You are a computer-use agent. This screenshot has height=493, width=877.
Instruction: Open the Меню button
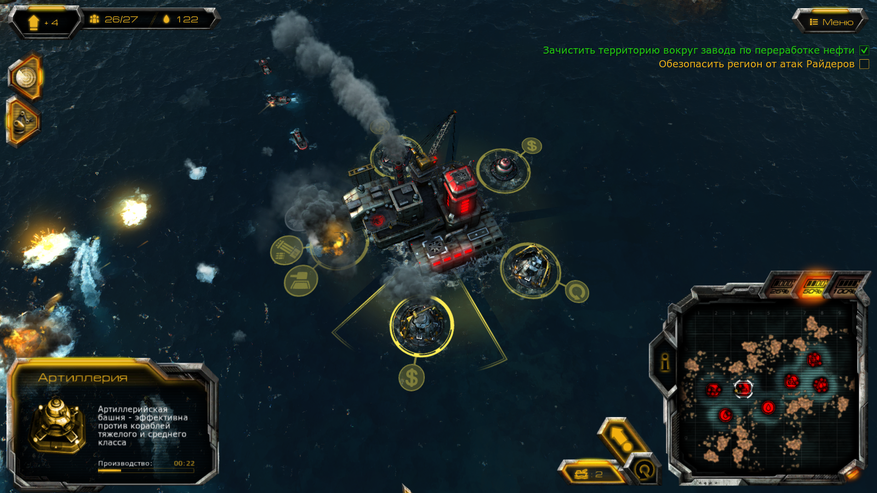(x=831, y=21)
